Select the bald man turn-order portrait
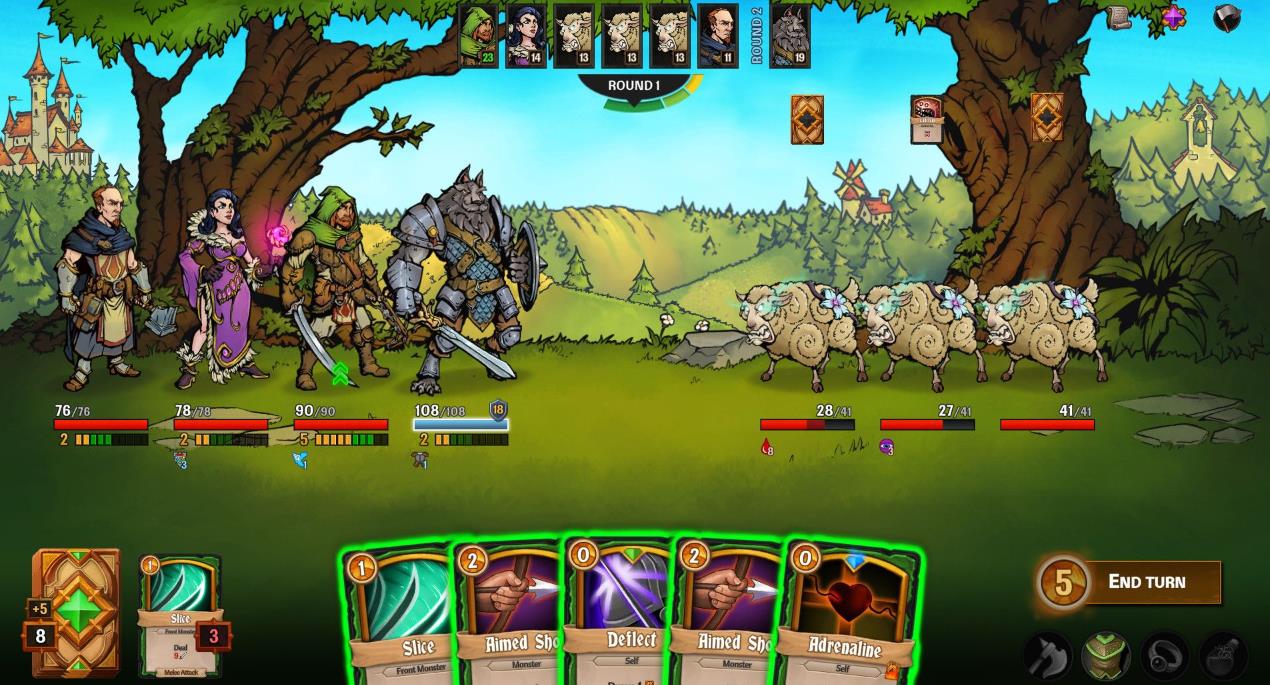The image size is (1270, 685). coord(717,35)
